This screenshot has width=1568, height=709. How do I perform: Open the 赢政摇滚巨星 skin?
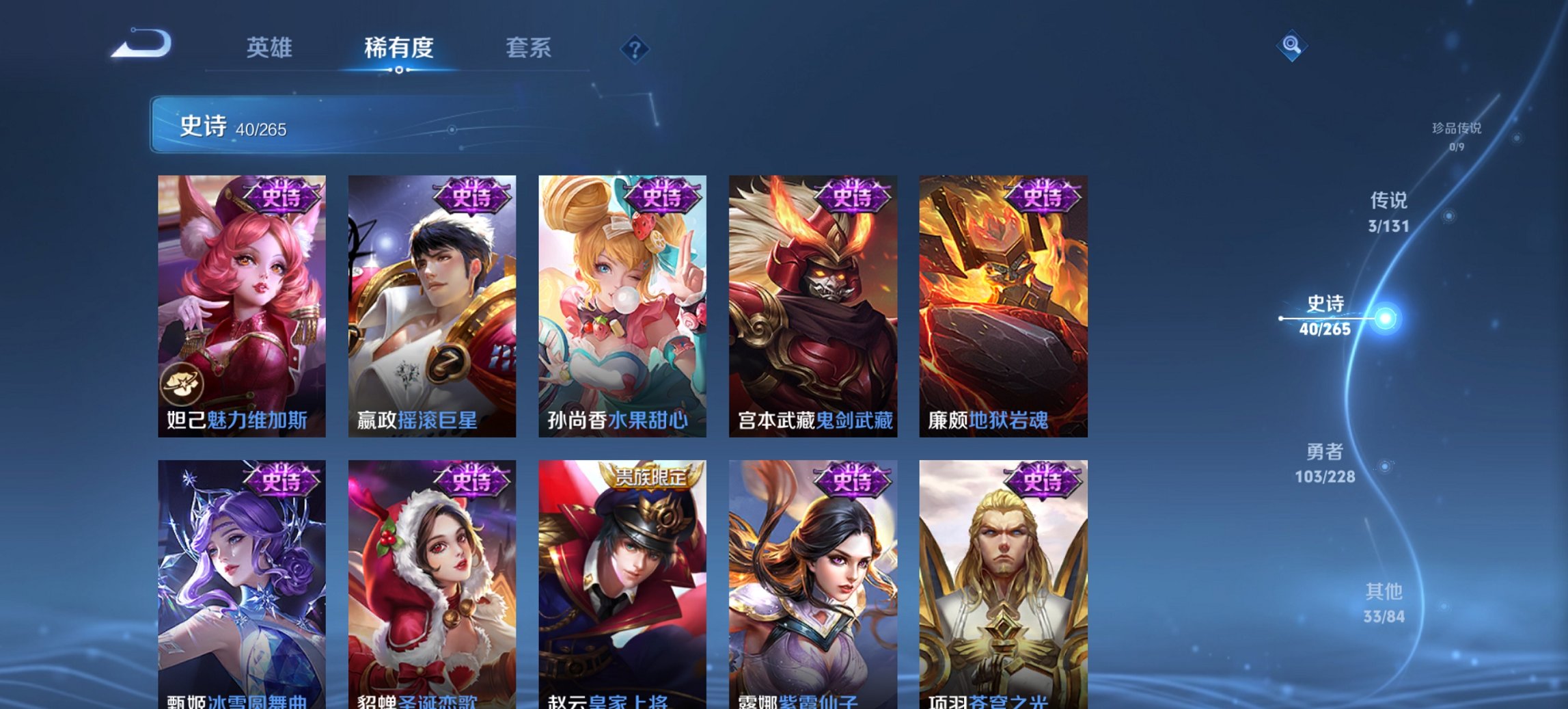[x=432, y=301]
